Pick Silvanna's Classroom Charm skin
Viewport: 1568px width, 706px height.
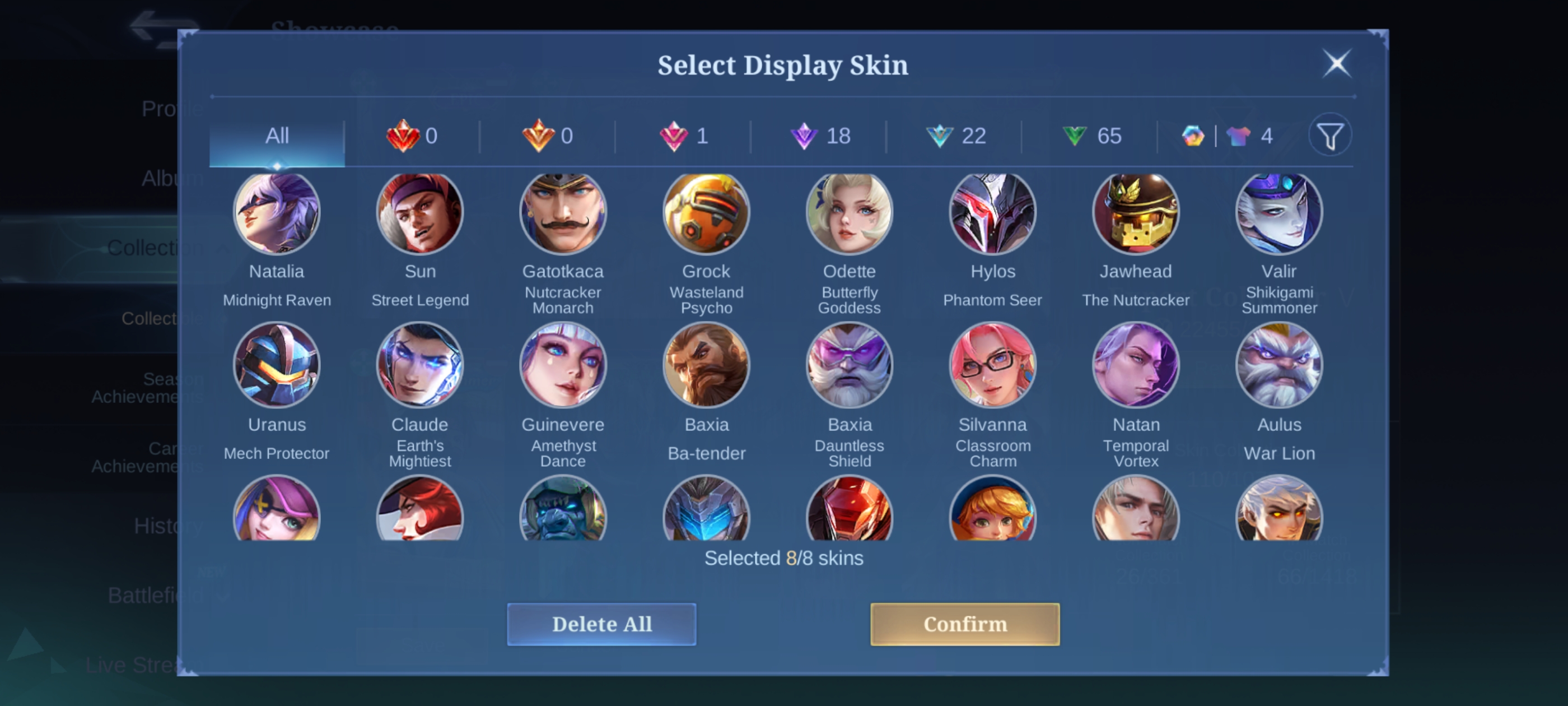click(x=993, y=365)
